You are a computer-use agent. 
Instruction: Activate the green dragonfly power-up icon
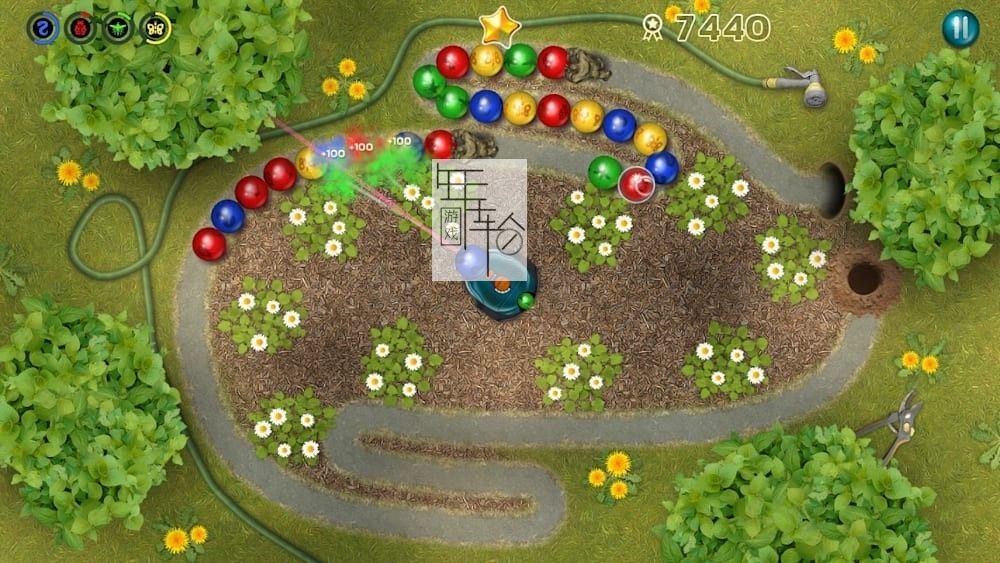118,28
